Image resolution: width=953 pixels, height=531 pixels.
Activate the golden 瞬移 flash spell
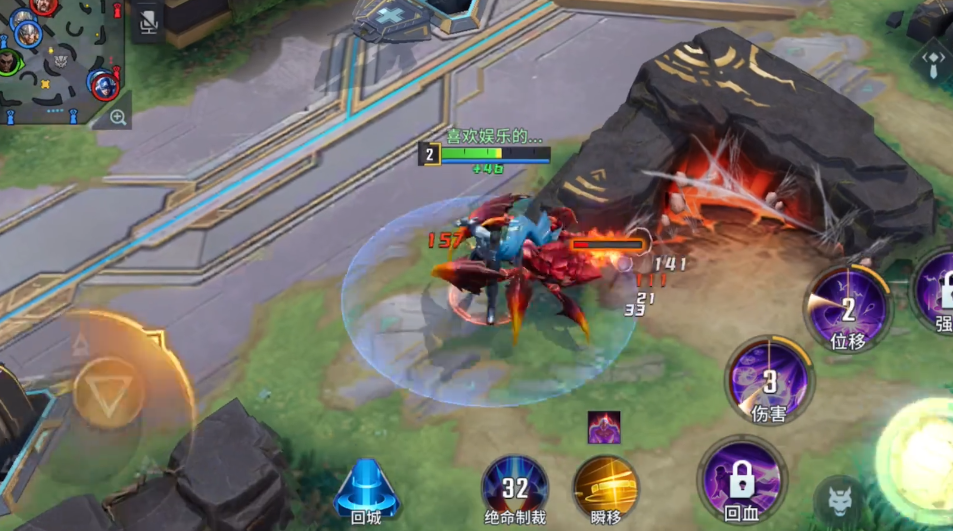(x=605, y=487)
